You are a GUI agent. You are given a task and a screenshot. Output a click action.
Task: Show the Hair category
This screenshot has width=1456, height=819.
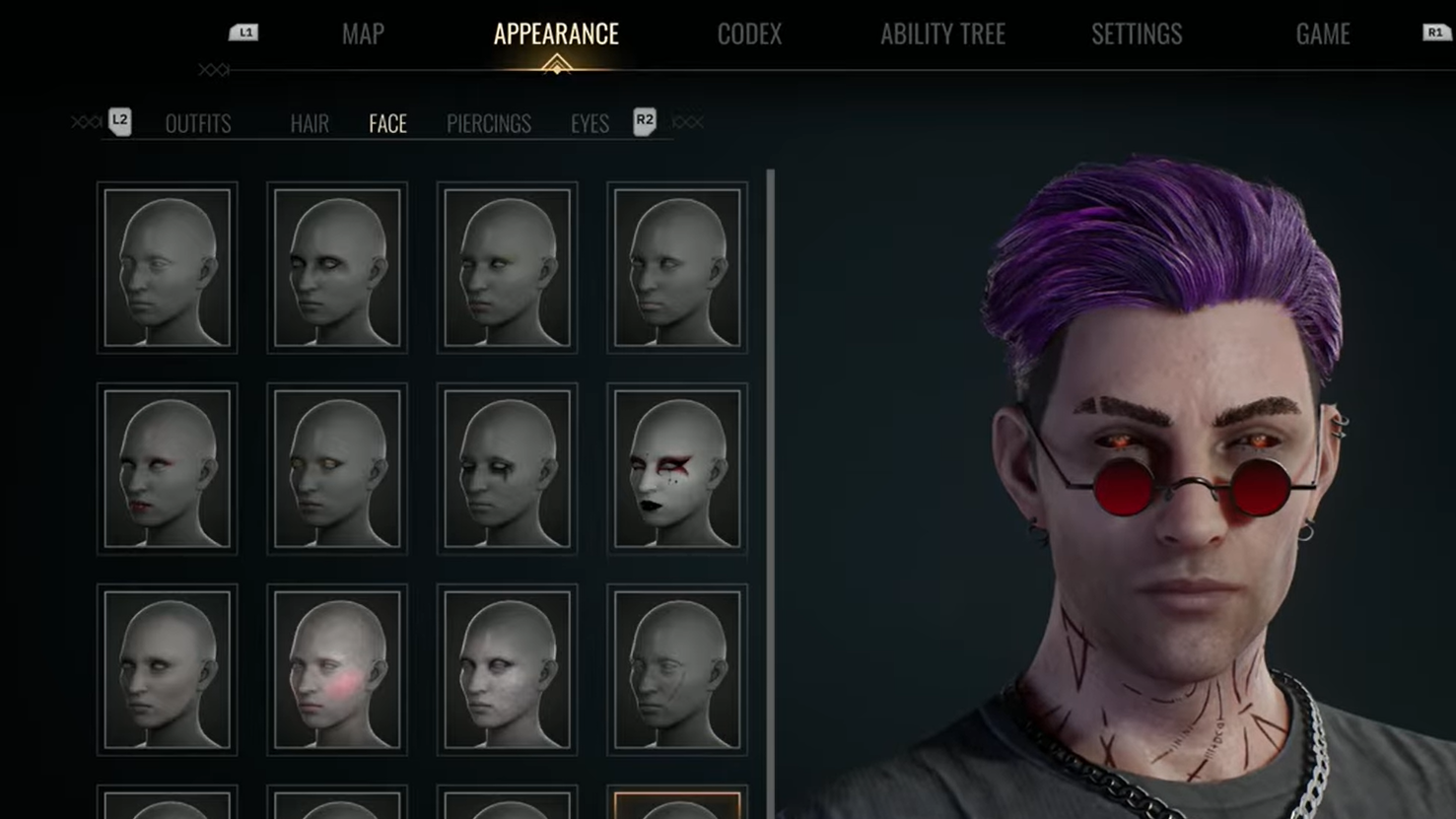(310, 123)
